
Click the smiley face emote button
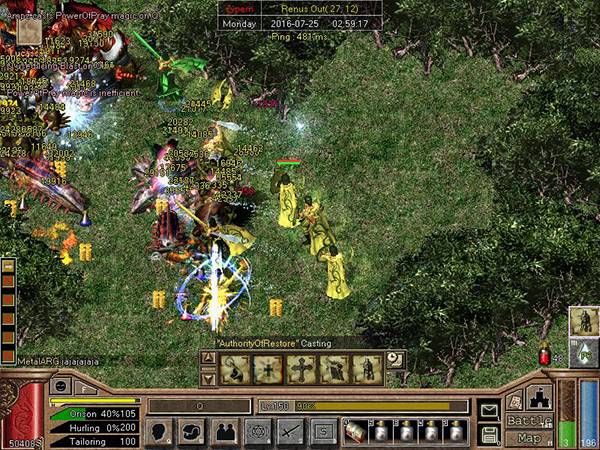pos(60,386)
